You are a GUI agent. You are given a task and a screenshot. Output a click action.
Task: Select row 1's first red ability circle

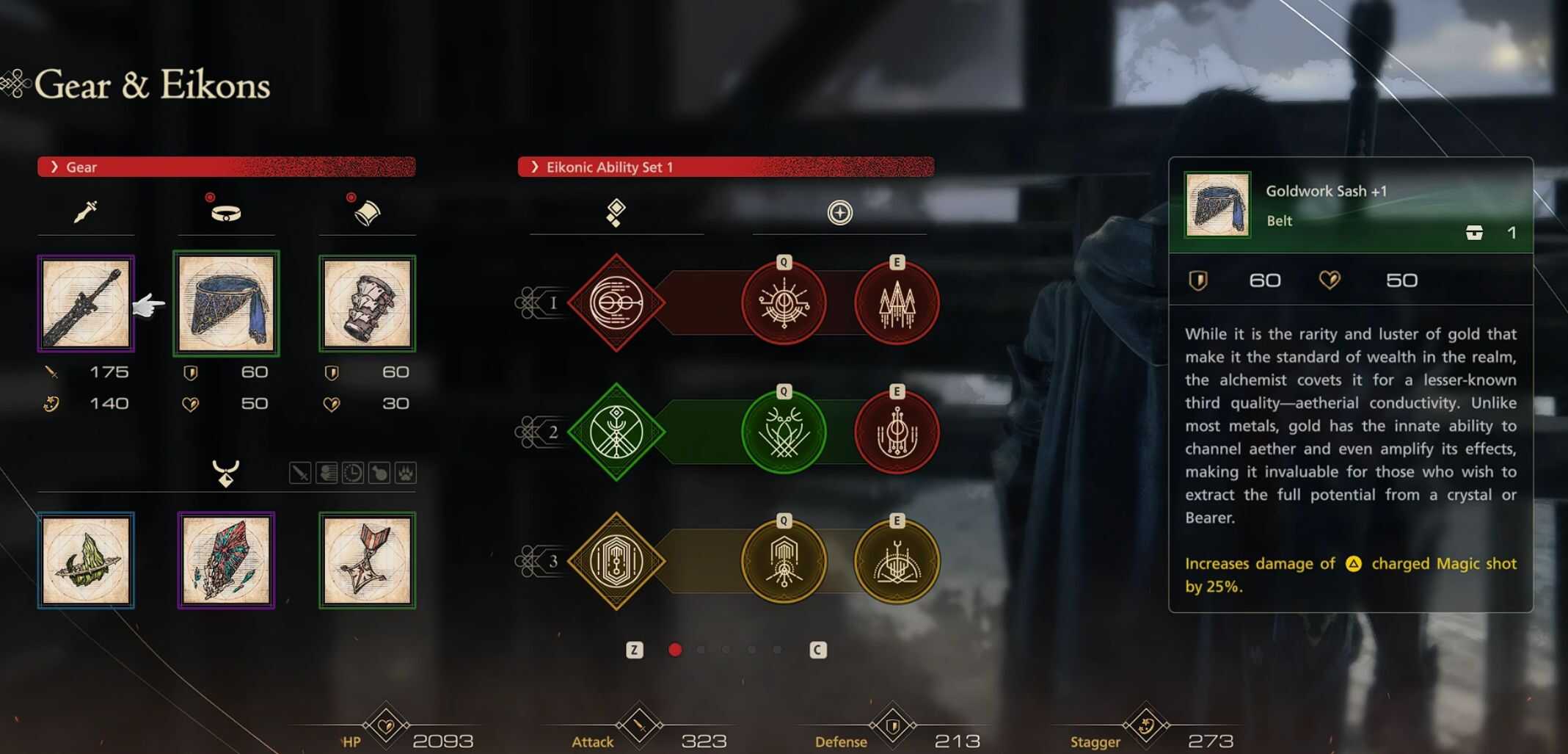pos(784,302)
